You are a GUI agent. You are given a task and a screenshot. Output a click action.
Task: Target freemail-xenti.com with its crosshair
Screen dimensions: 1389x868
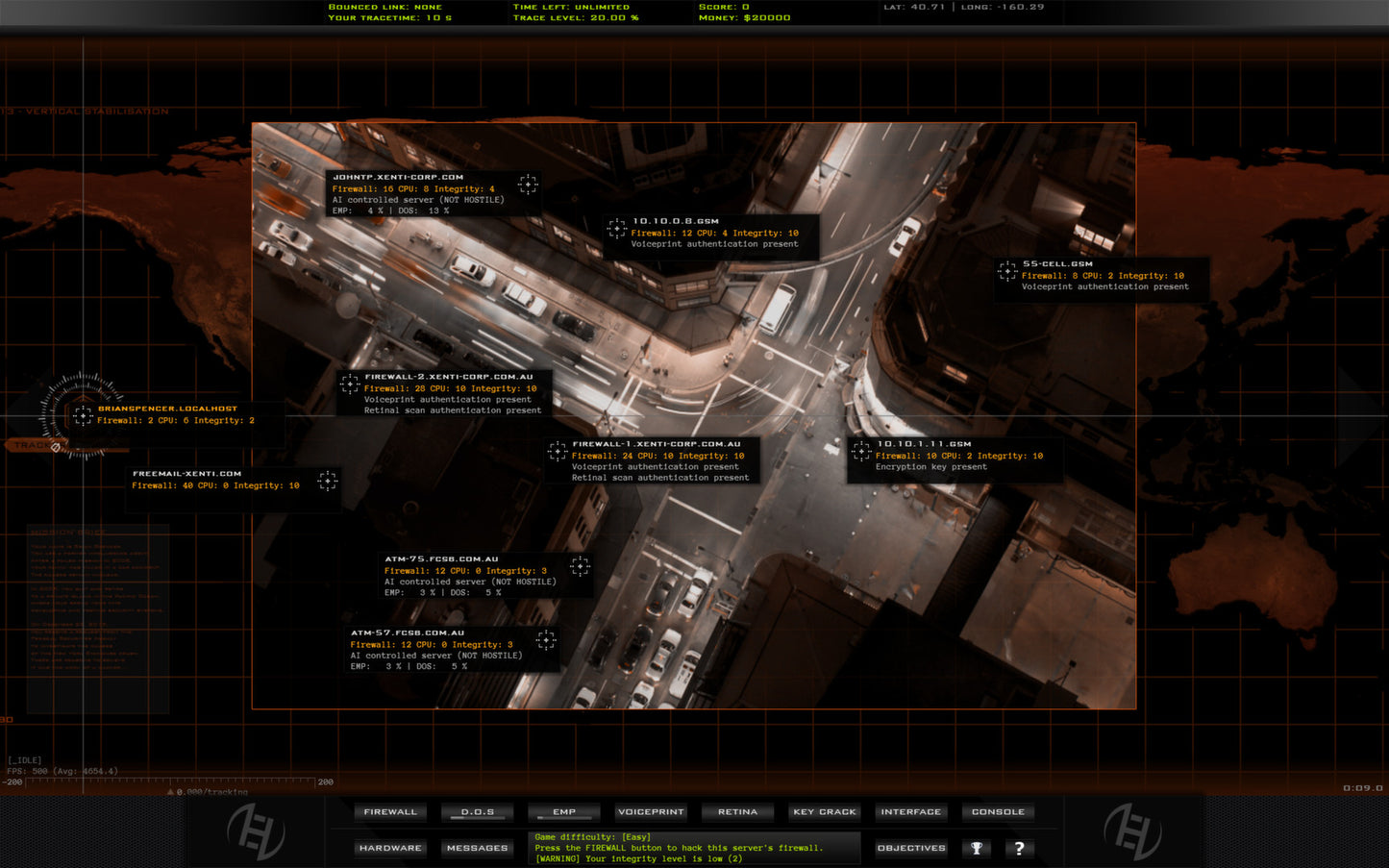tap(327, 481)
